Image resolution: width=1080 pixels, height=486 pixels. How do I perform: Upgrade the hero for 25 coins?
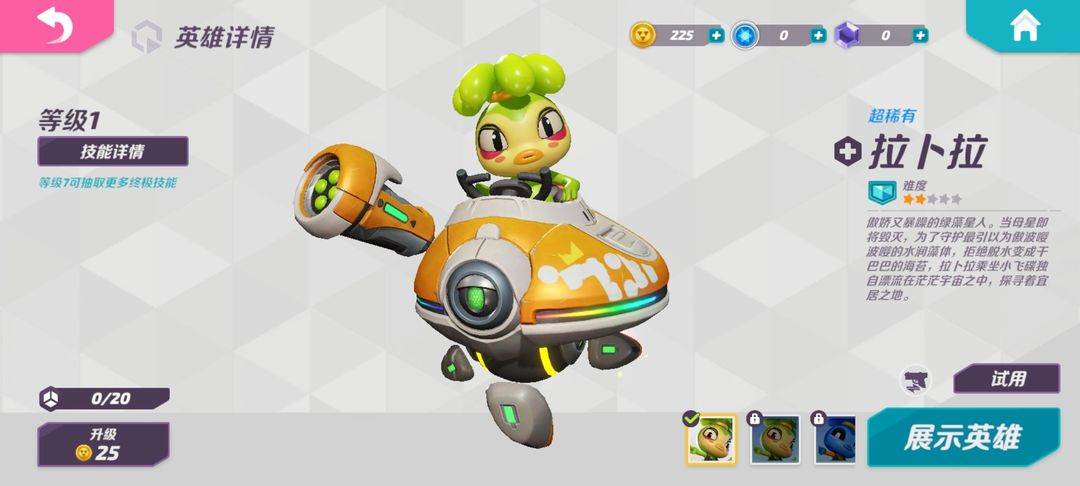(x=103, y=443)
